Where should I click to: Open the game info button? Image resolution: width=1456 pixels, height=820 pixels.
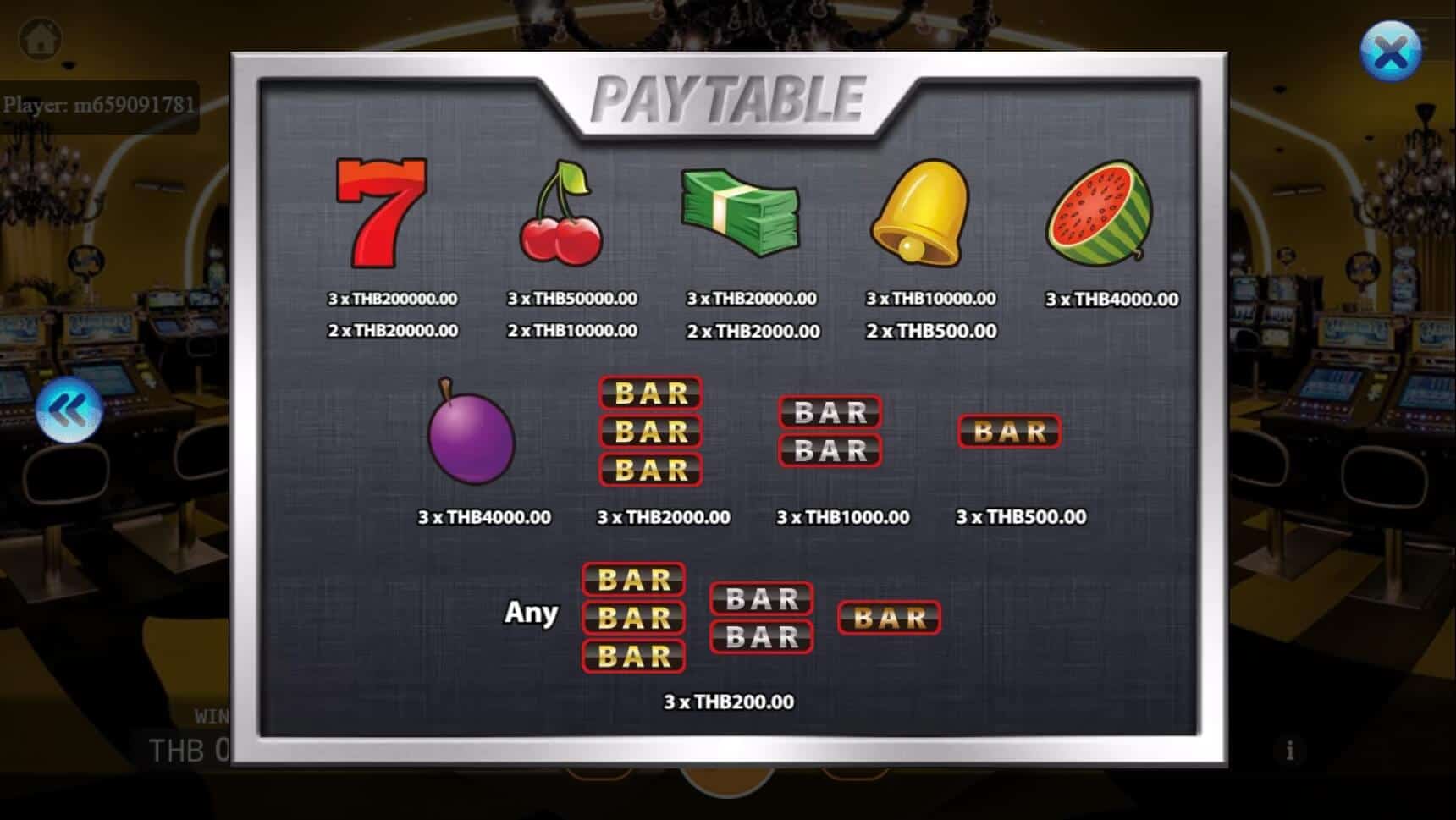[x=1290, y=749]
